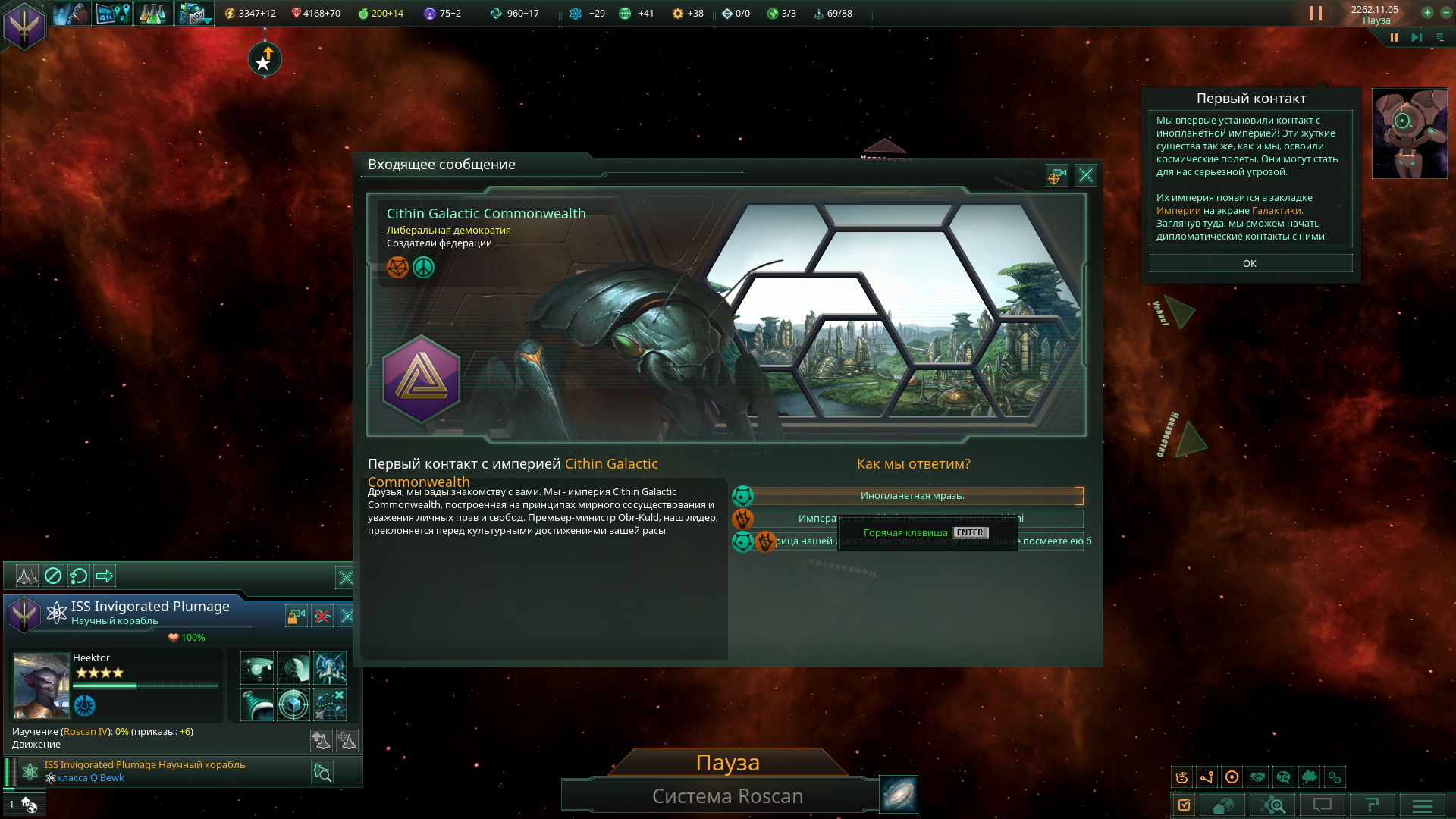The image size is (1456, 819).
Task: Select scientist Heektor's portrait
Action: pos(42,686)
